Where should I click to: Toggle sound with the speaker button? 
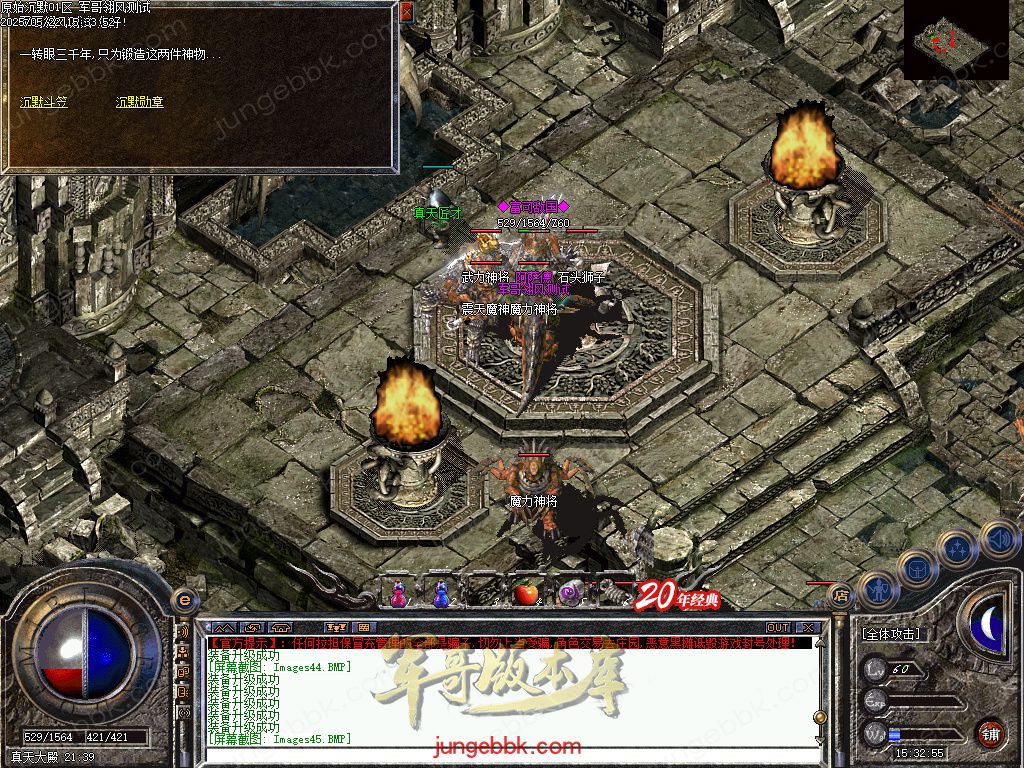click(997, 539)
